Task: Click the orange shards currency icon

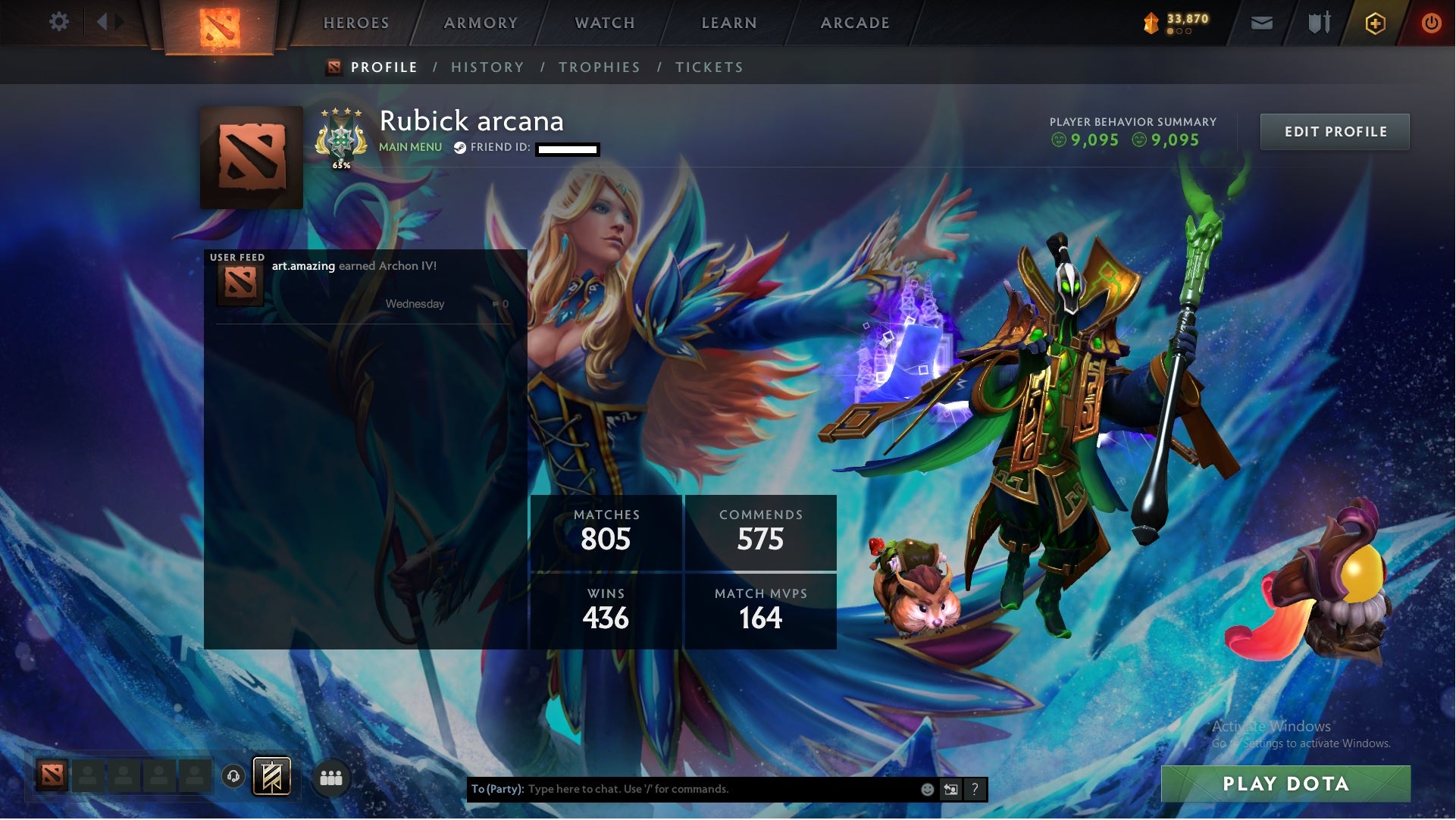Action: [x=1150, y=23]
